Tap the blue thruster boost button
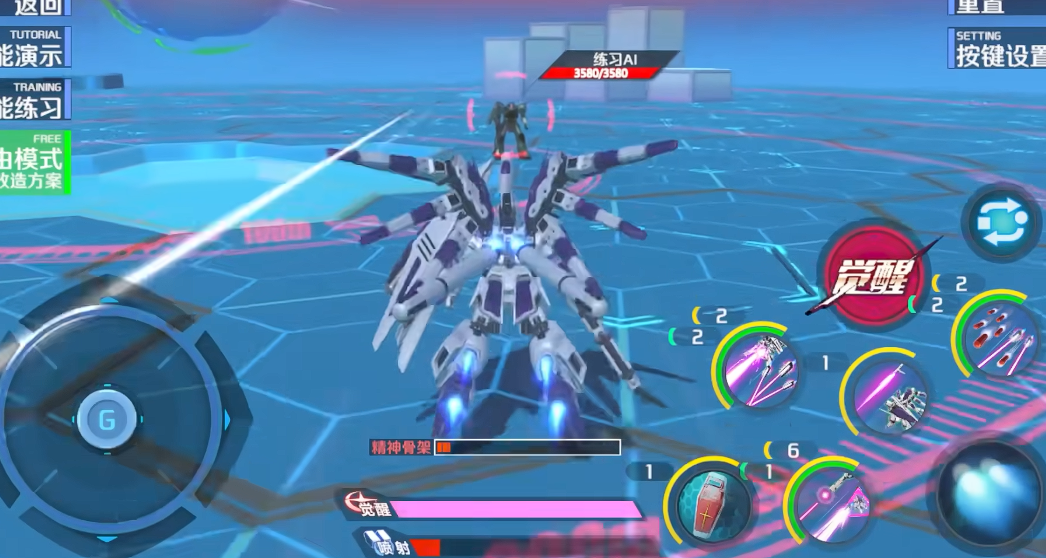Screen dimensions: 1046x558 point(992,497)
